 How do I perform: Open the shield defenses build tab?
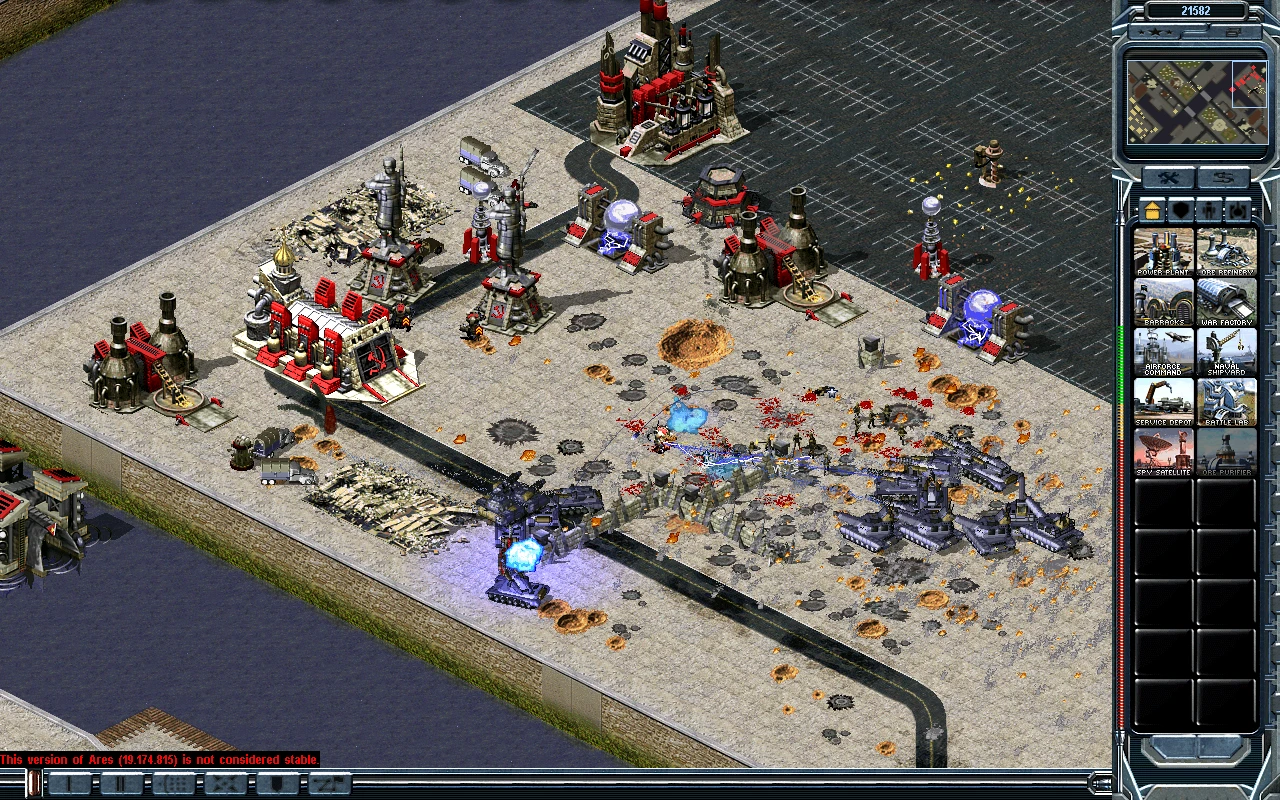1181,211
